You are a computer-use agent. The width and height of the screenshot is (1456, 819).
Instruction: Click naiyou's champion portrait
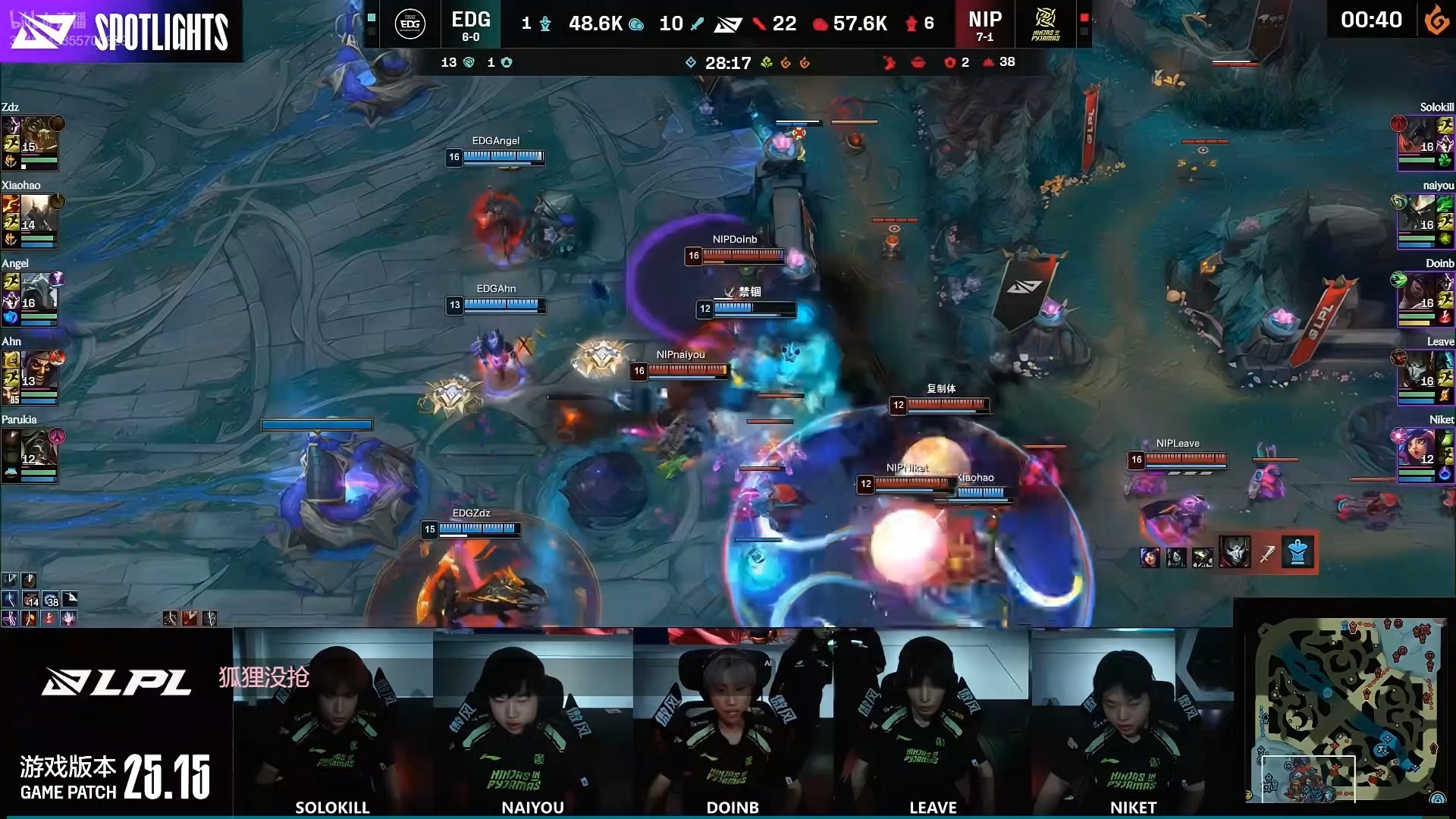pyautogui.click(x=1417, y=215)
